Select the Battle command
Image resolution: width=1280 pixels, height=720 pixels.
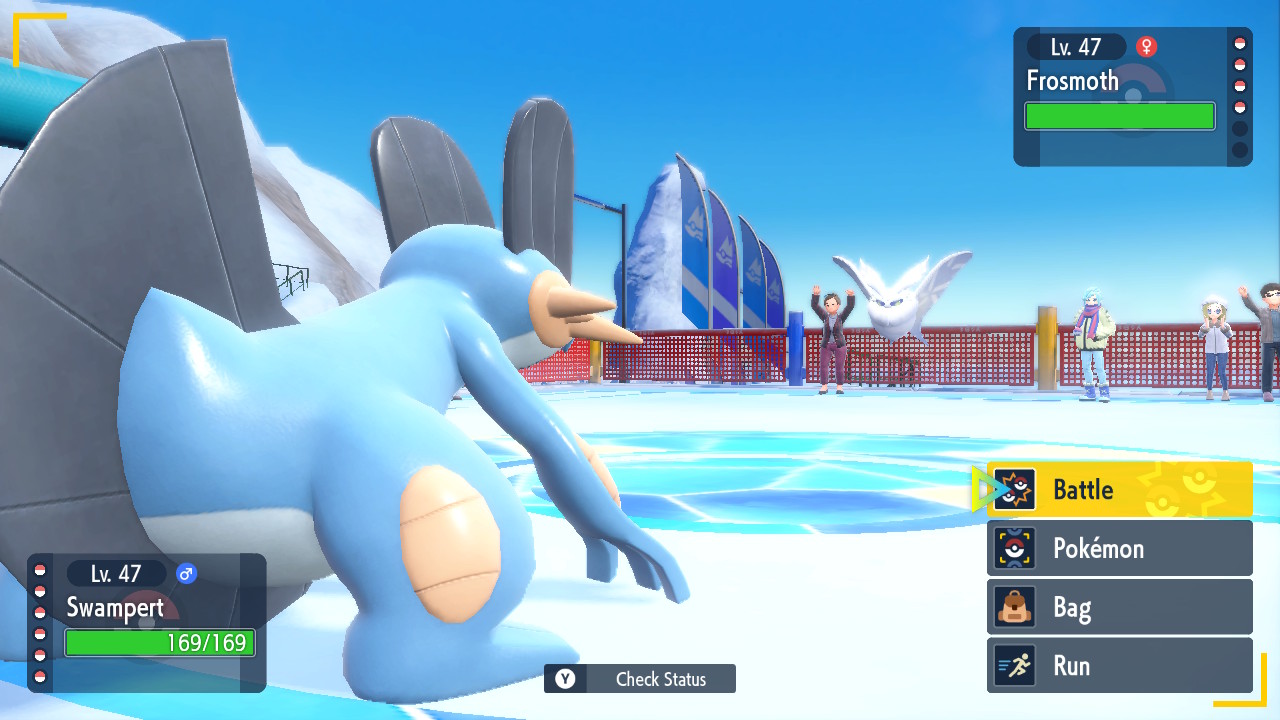(1119, 490)
